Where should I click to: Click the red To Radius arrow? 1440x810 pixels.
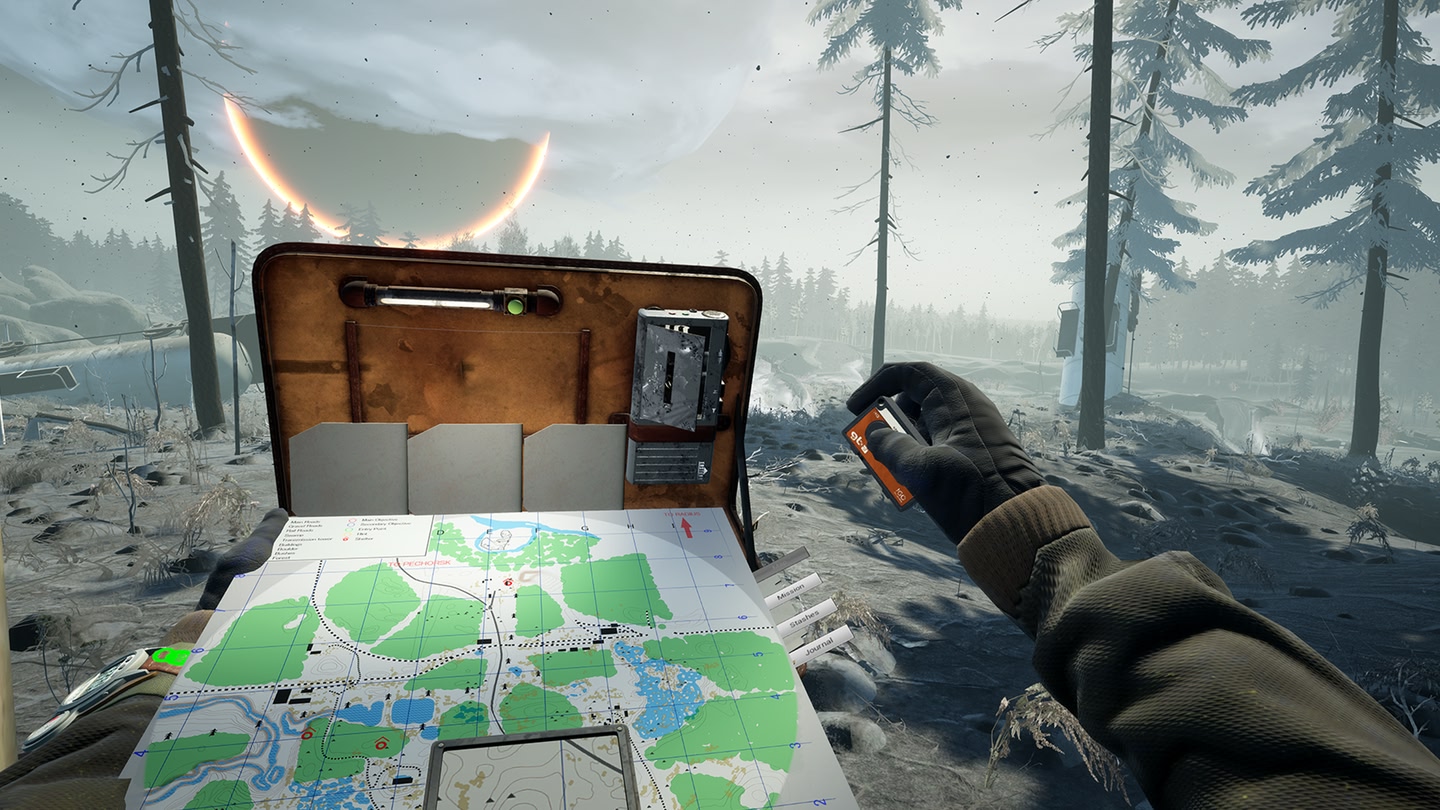click(687, 527)
